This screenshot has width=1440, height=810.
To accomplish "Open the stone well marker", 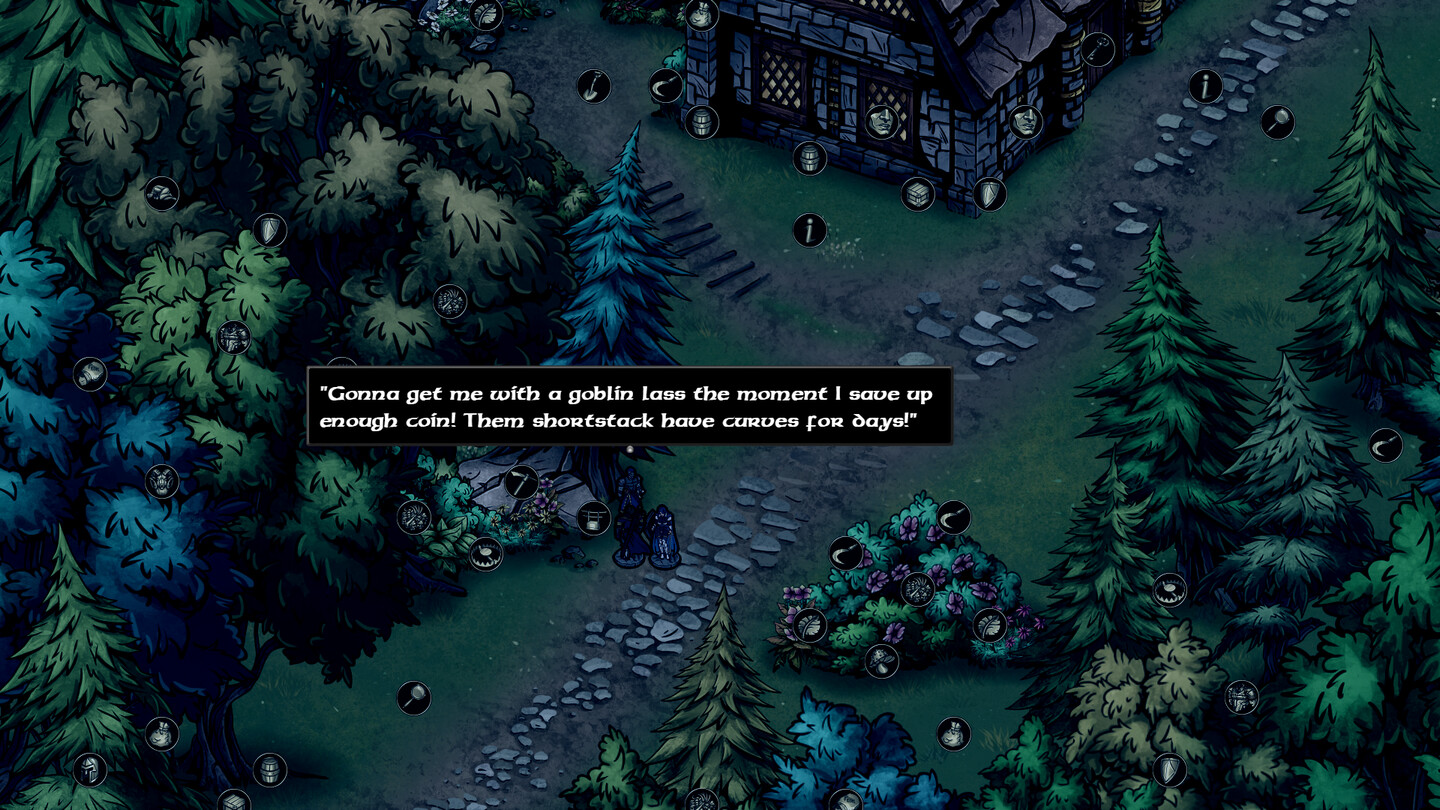I will (593, 518).
